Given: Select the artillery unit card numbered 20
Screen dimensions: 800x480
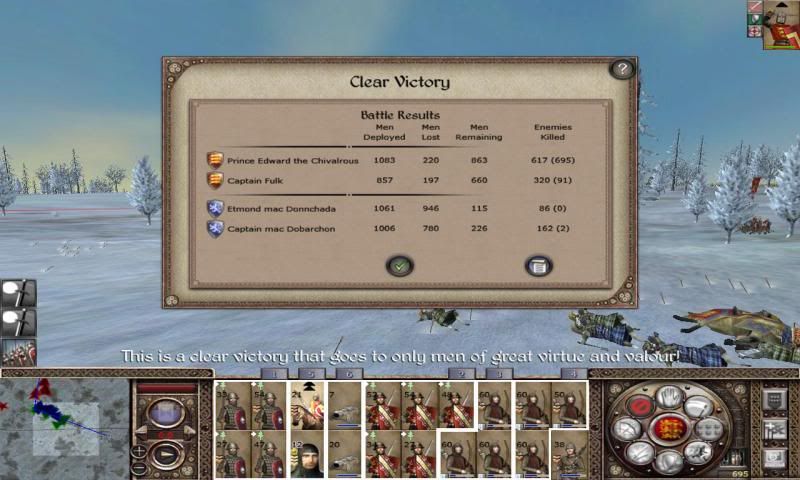Looking at the screenshot, I should click(345, 455).
